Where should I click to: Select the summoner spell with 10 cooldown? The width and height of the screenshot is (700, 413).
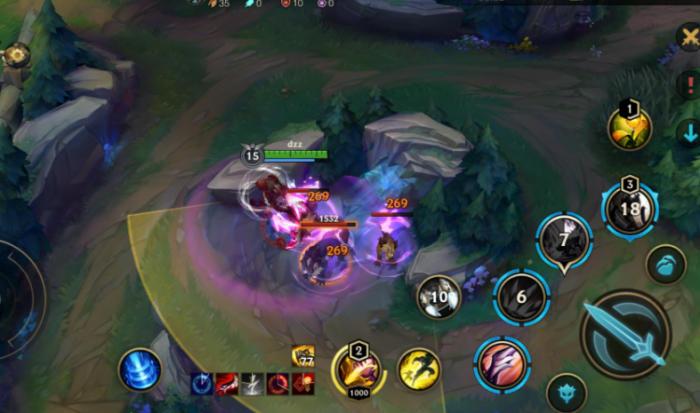pos(438,297)
